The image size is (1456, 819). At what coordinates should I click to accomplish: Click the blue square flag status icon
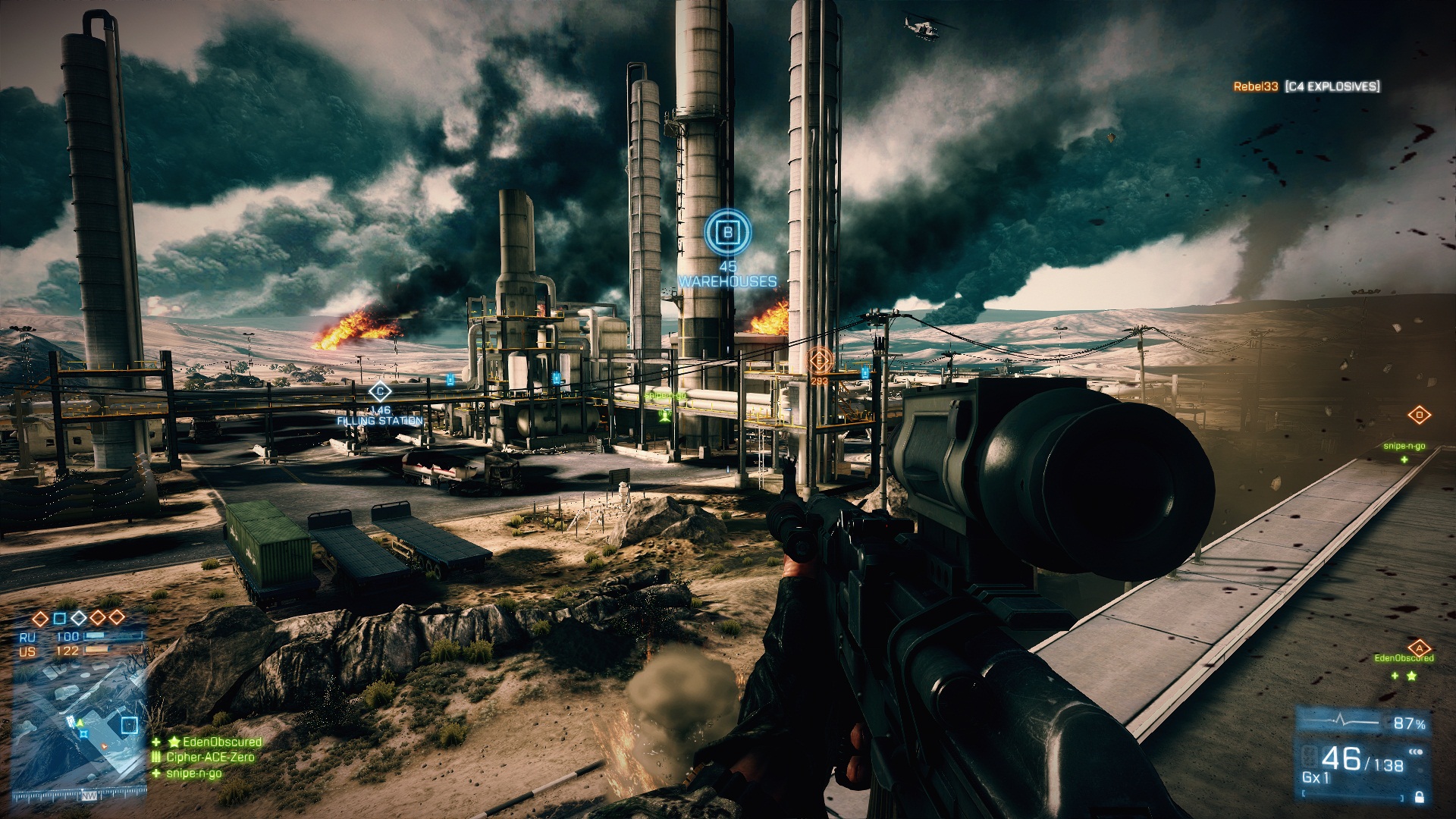[x=60, y=618]
